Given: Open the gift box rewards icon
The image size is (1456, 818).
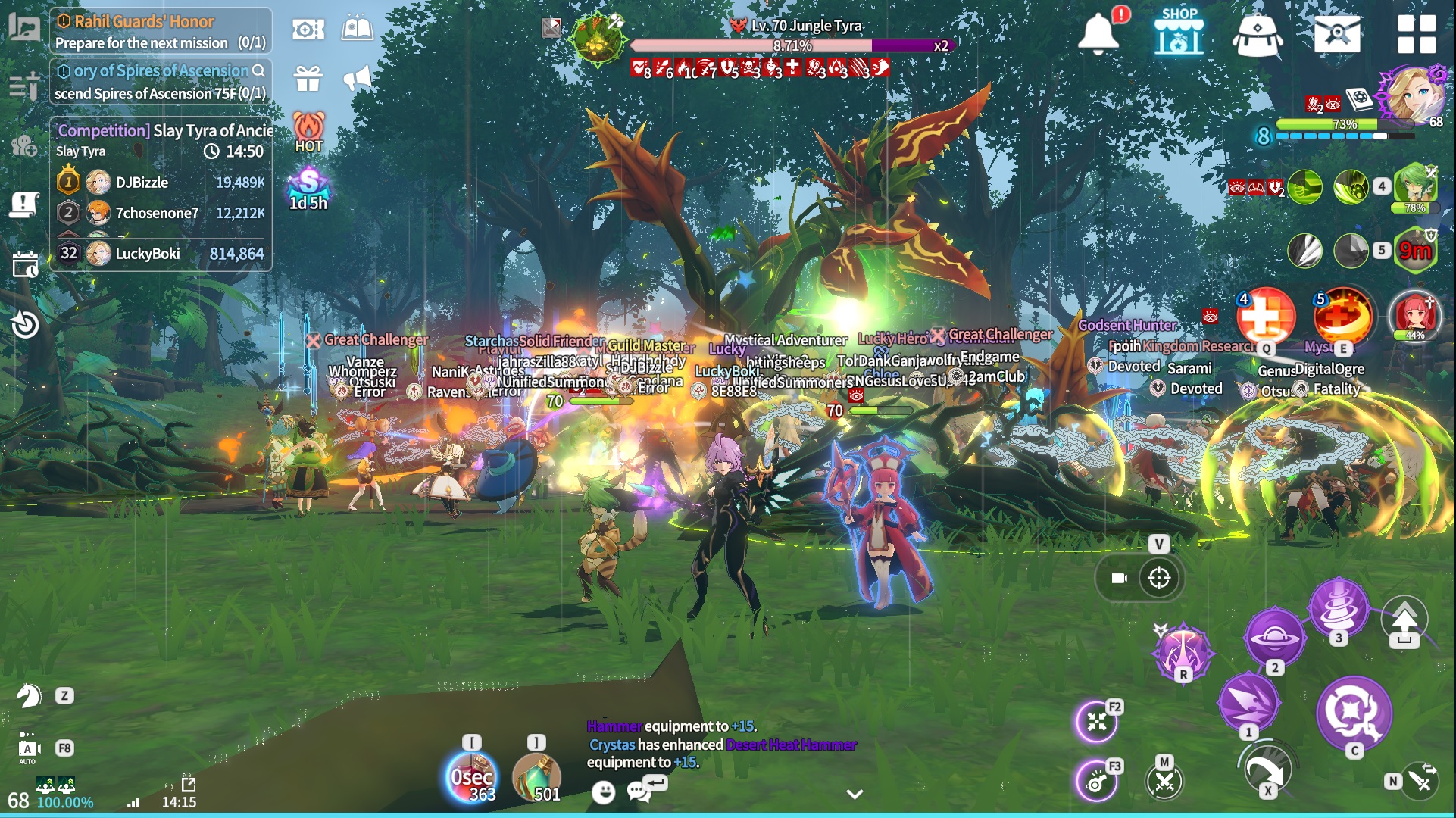Looking at the screenshot, I should (x=308, y=77).
